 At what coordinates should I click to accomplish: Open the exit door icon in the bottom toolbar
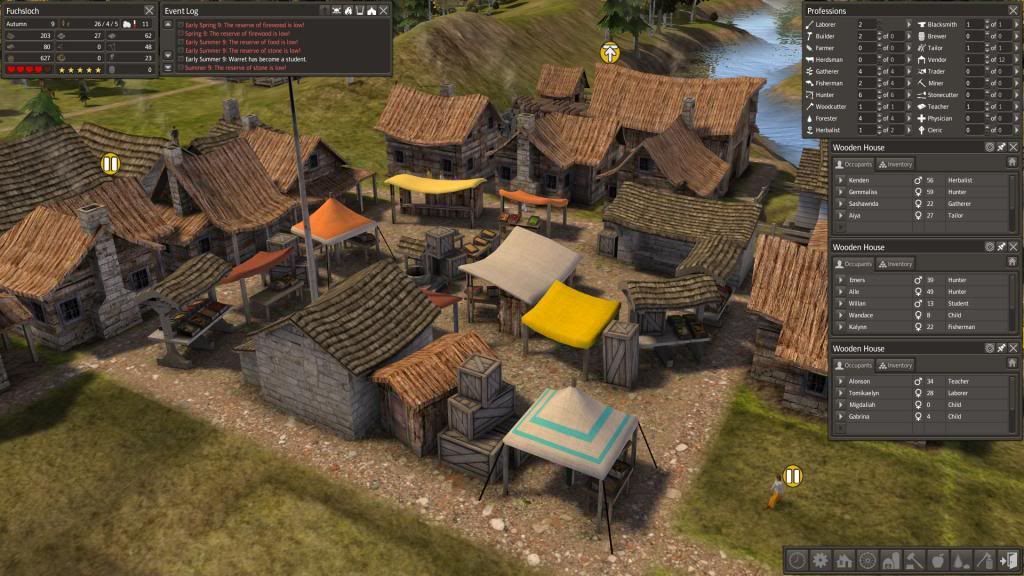(1009, 560)
